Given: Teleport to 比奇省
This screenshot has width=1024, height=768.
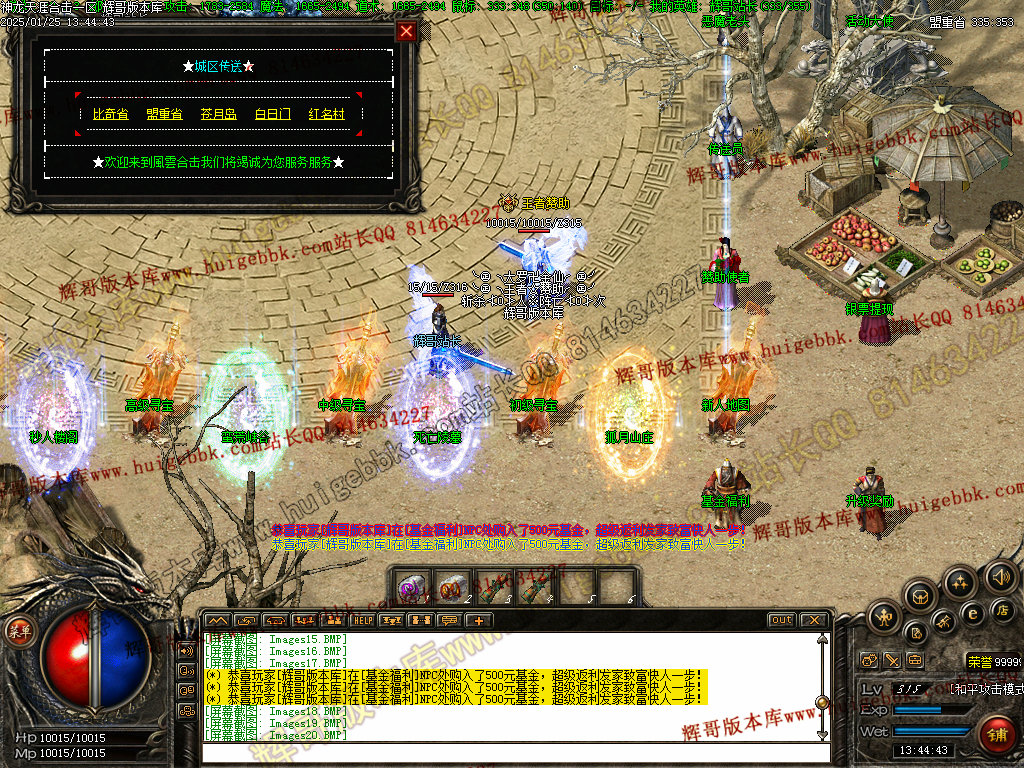Looking at the screenshot, I should coord(110,115).
